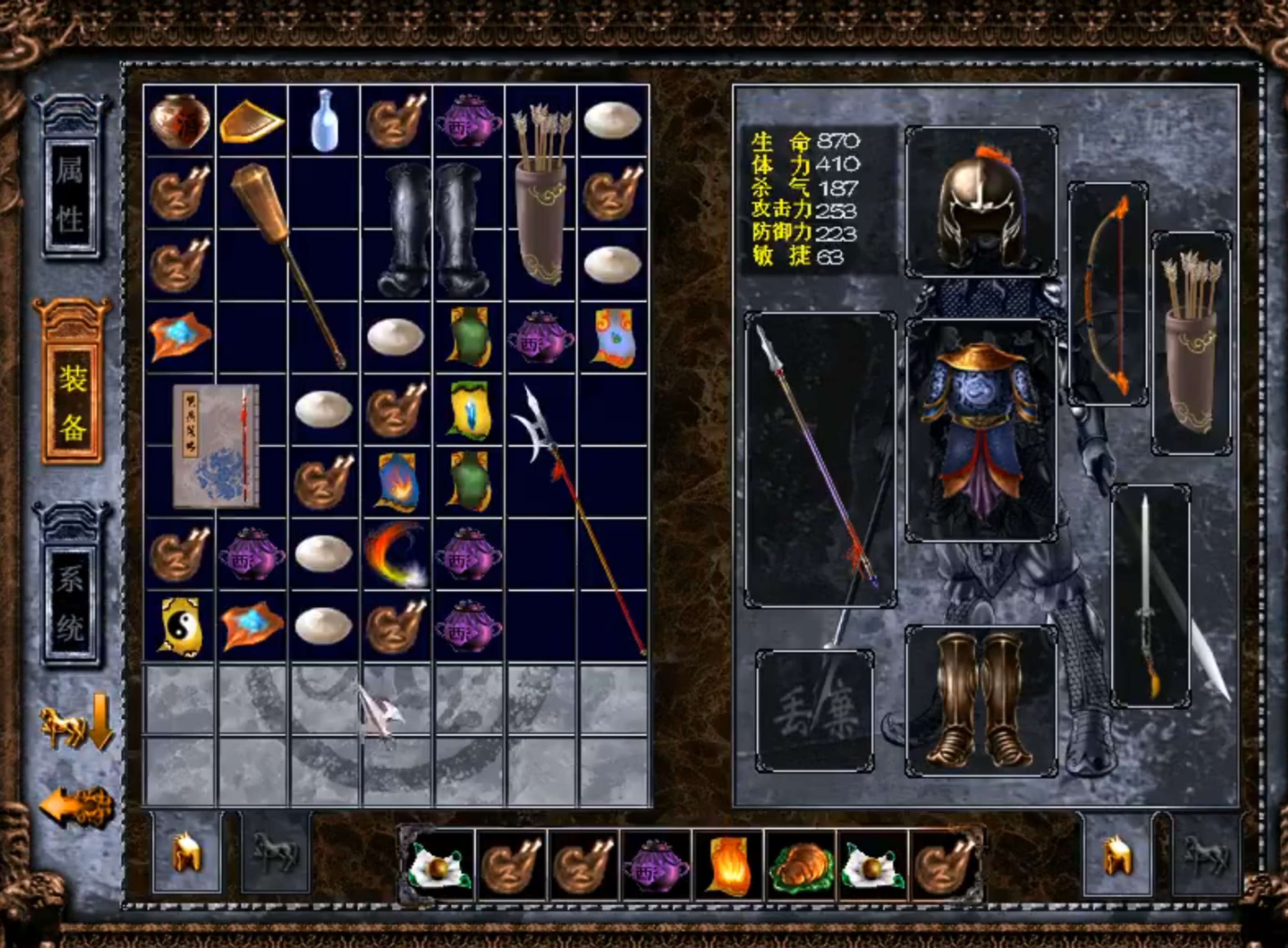Screen dimensions: 1288x948
Task: Switch to the 属性 attributes tab
Action: [x=70, y=194]
